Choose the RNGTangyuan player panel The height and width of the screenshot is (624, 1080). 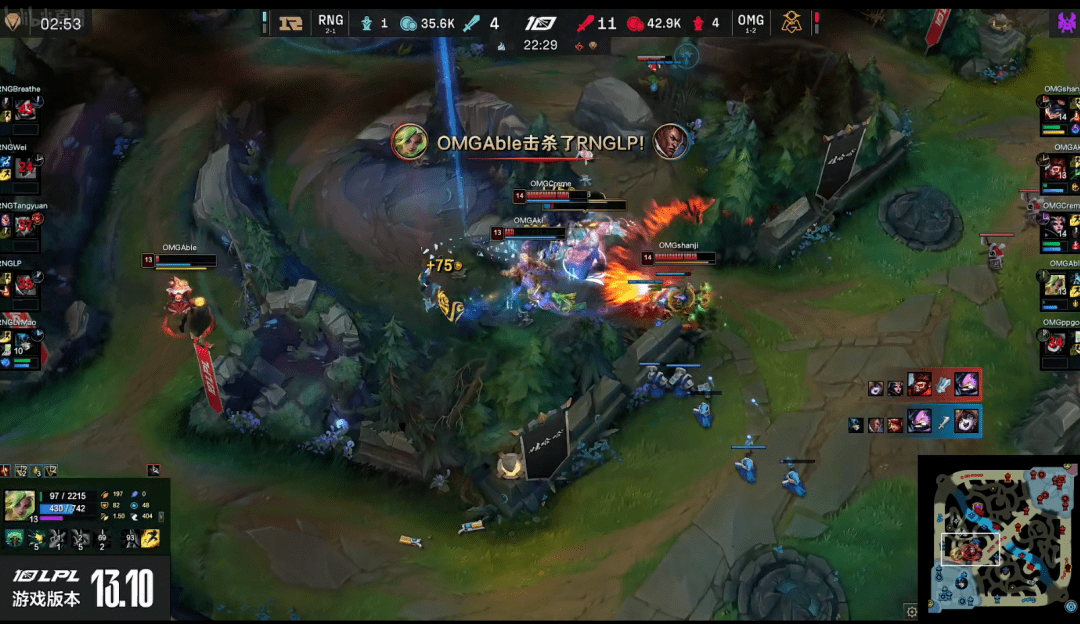point(20,228)
